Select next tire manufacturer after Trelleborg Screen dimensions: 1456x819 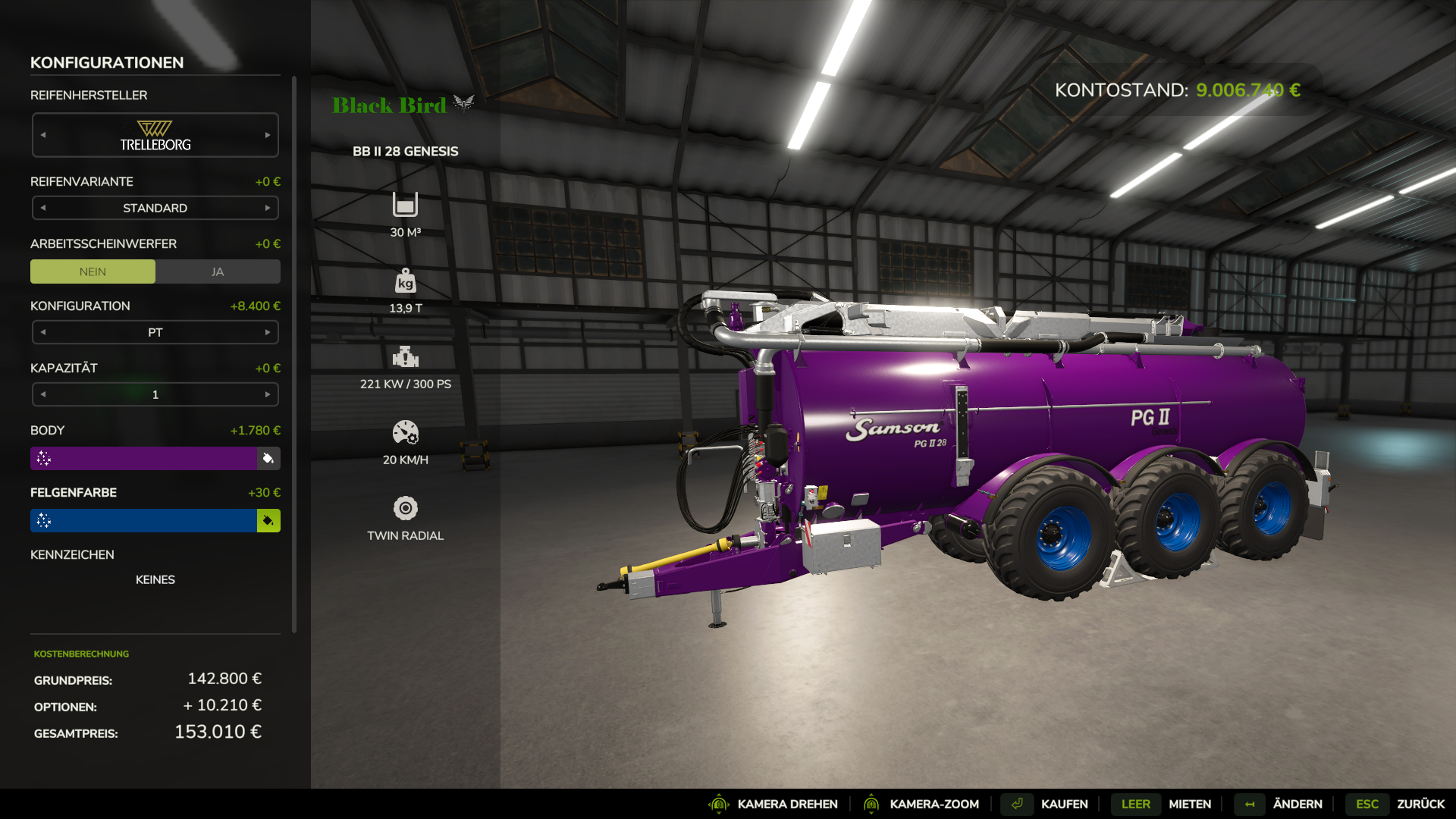(x=268, y=135)
